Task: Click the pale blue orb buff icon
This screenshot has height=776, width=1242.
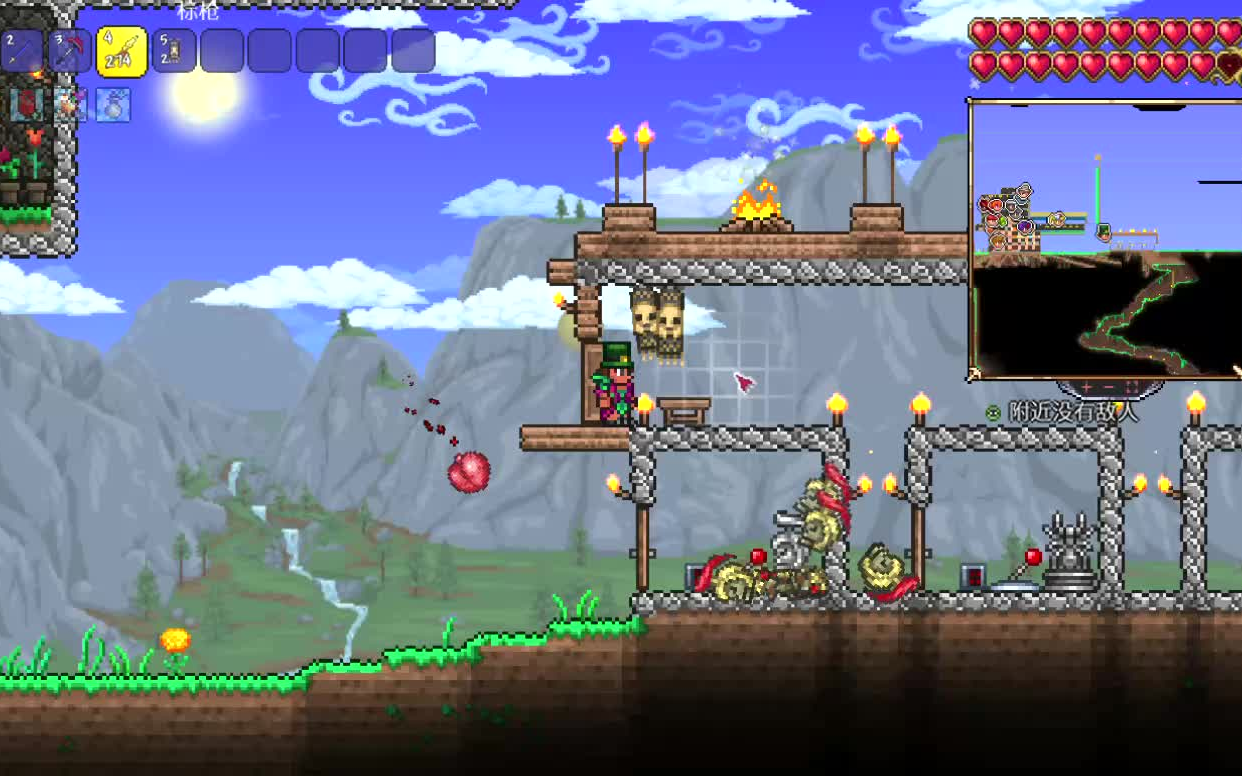Action: pos(114,104)
